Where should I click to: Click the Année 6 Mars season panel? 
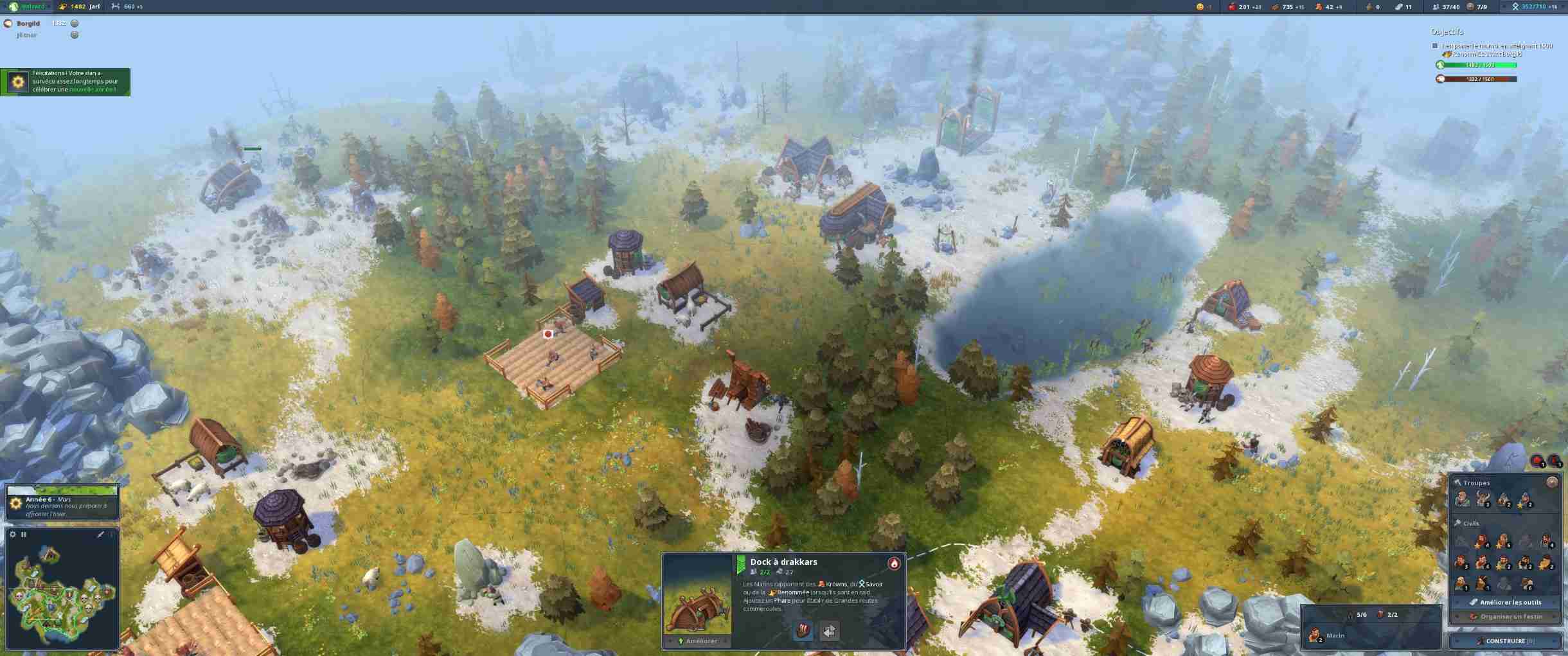click(62, 506)
